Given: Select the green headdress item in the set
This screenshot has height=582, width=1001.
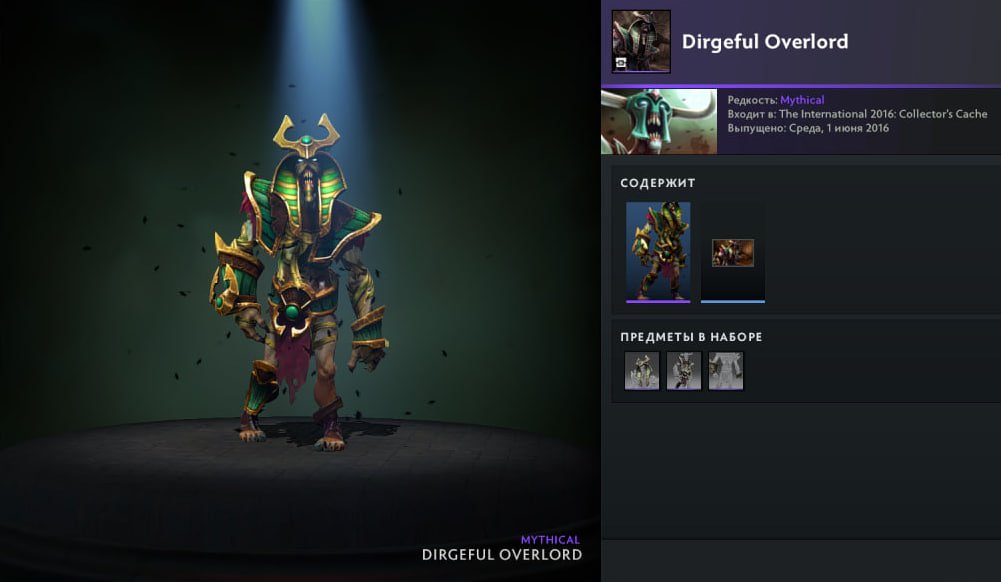Looking at the screenshot, I should [642, 370].
